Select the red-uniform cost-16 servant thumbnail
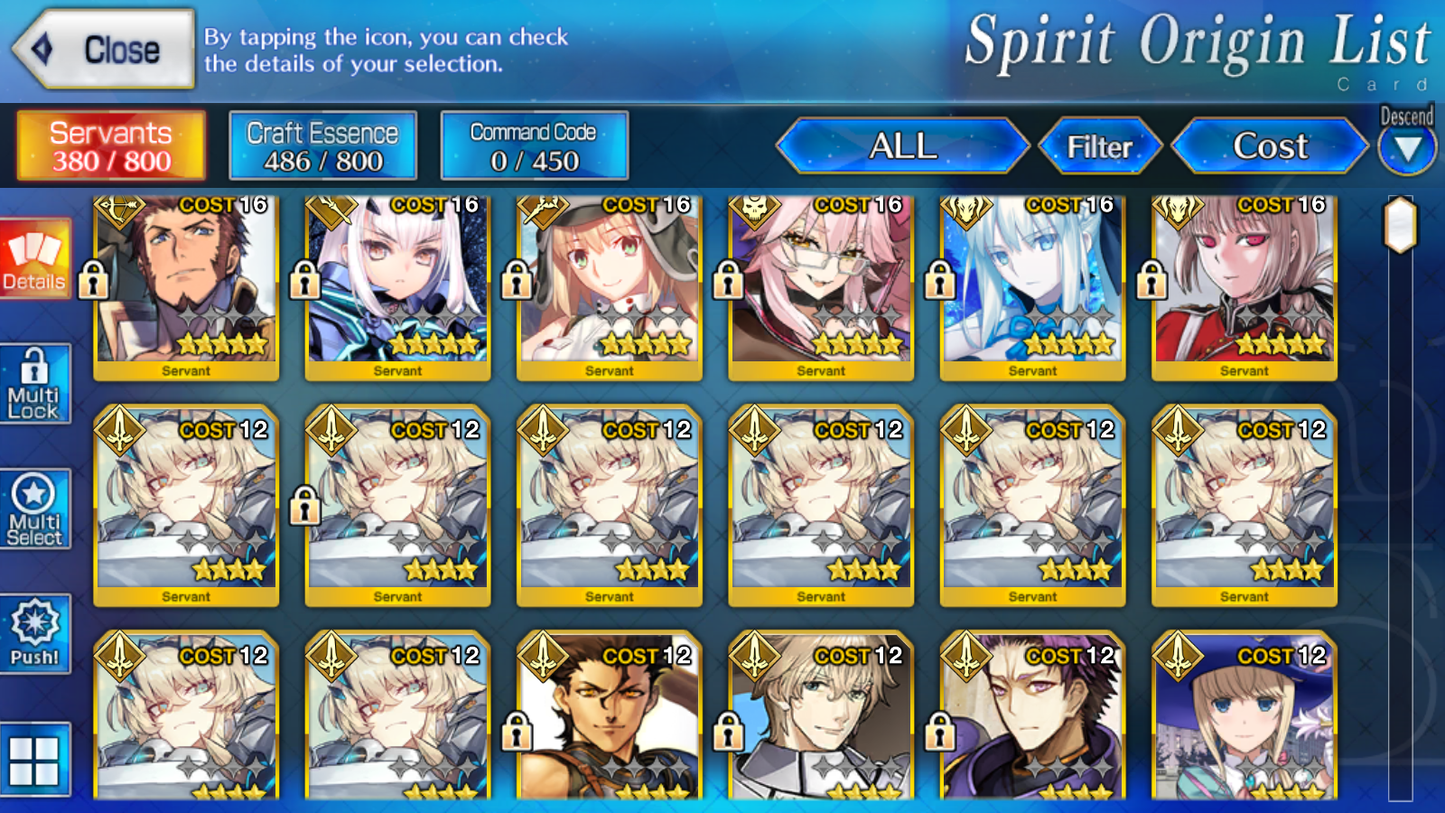This screenshot has width=1445, height=813. [1243, 290]
